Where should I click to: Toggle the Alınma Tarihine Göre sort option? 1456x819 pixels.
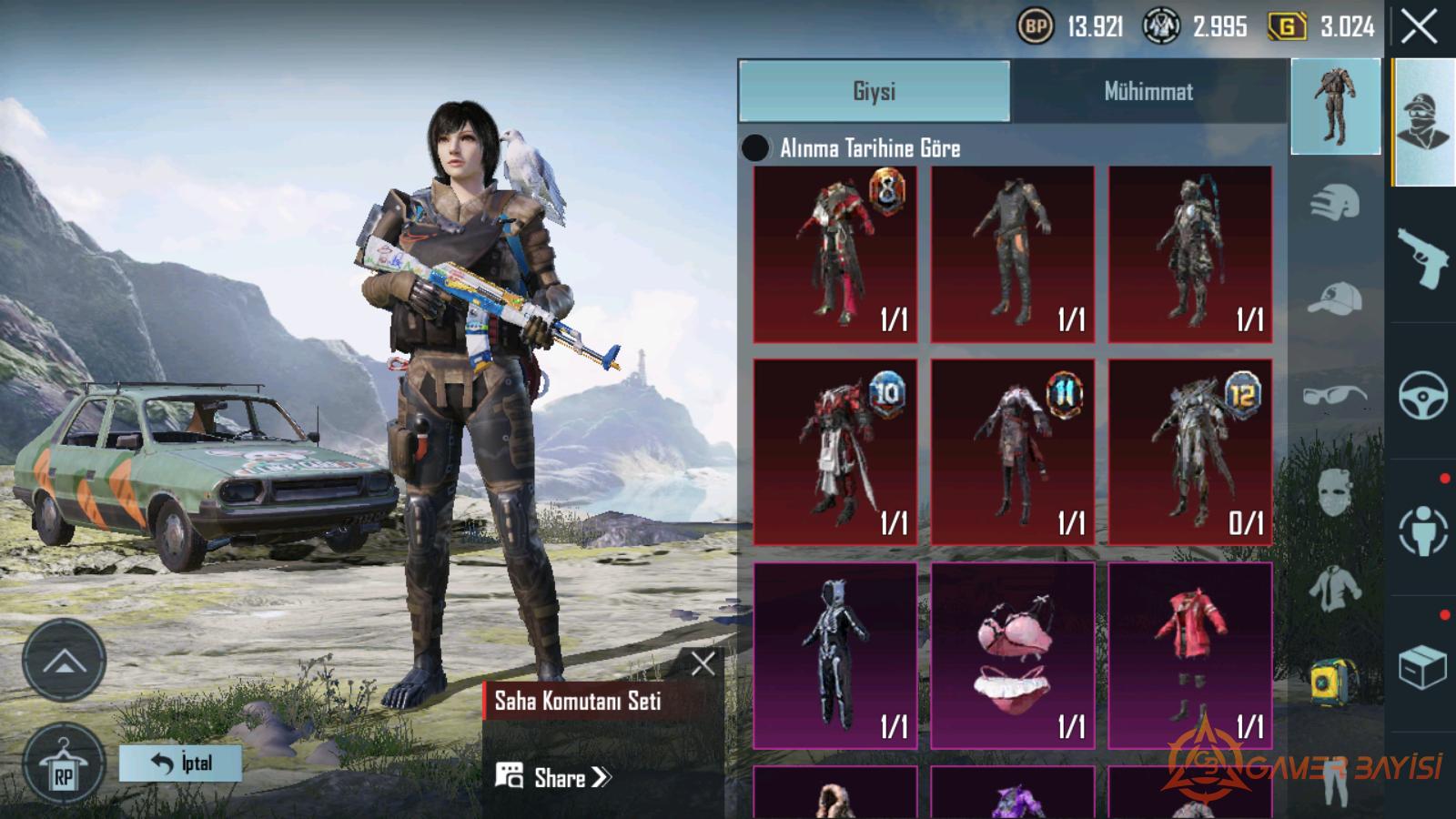(755, 148)
